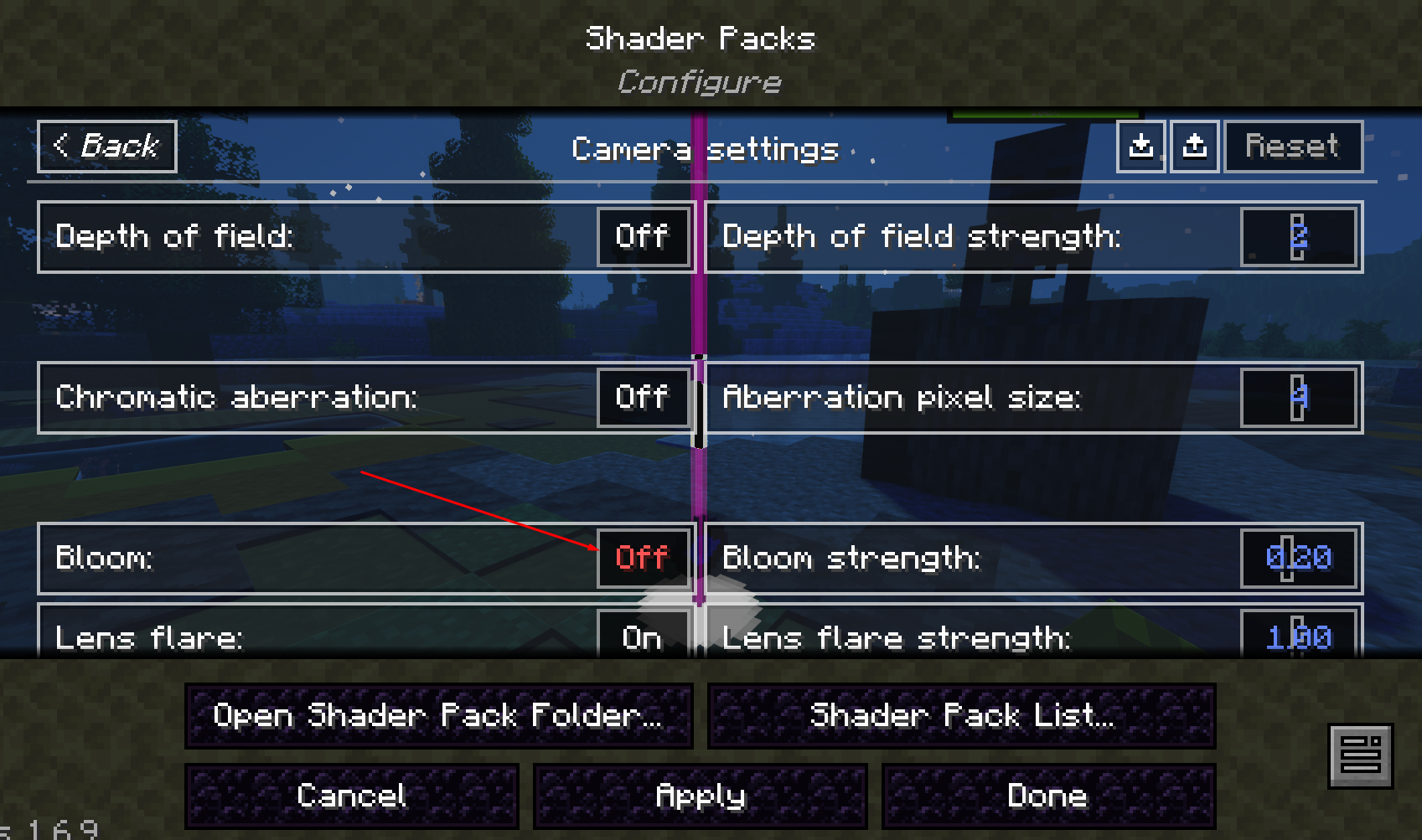Apply the current shader settings
1422x840 pixels.
point(700,796)
